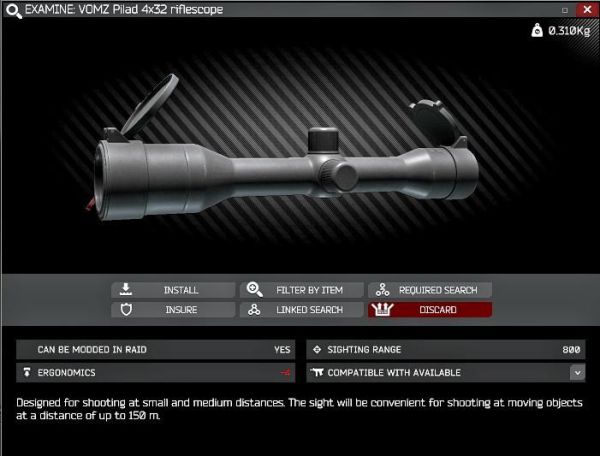Screen dimensions: 600x456
Task: Select Required Search
Action: pyautogui.click(x=430, y=290)
